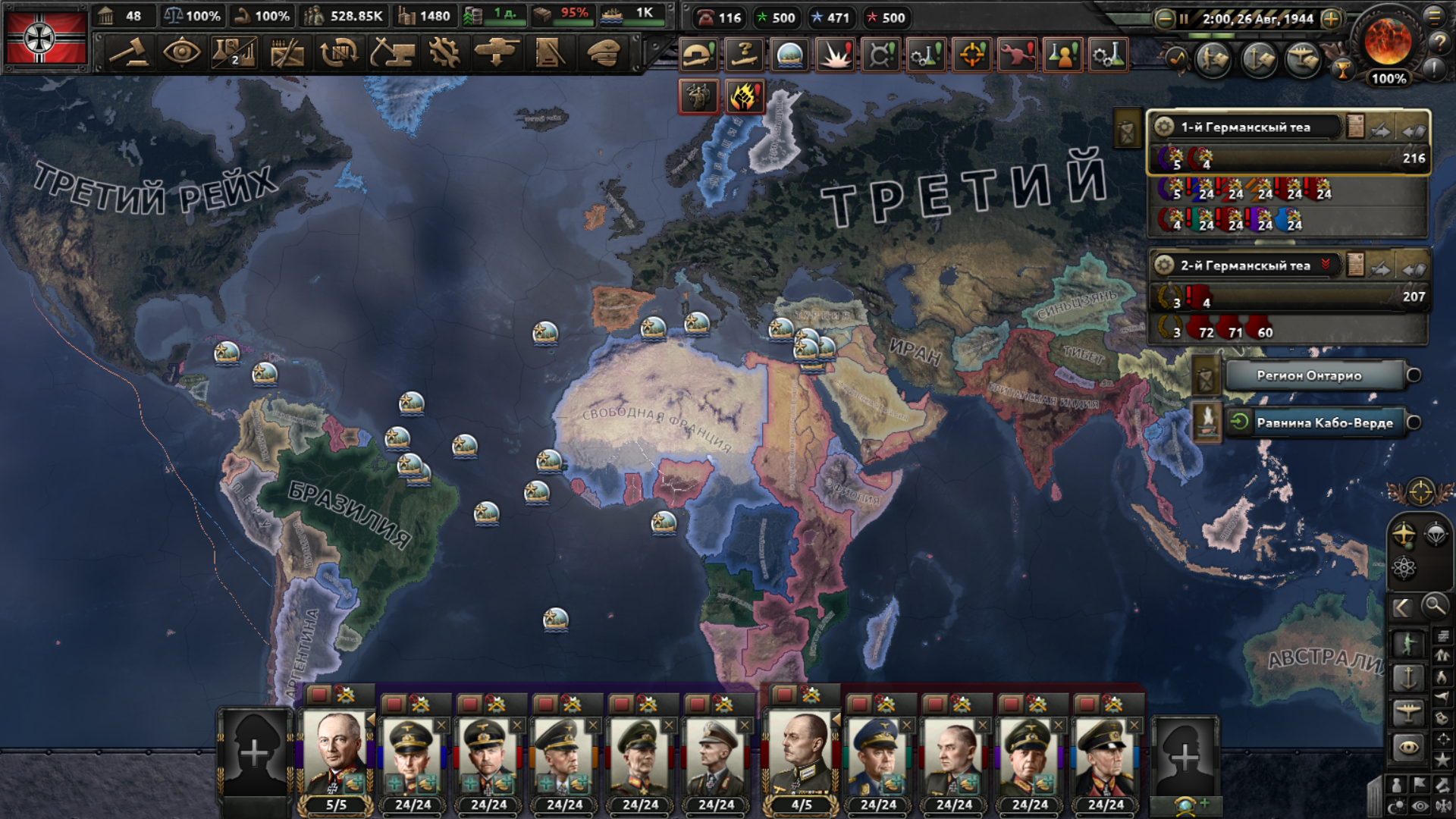Open the magnifying glass search tool
The width and height of the screenshot is (1456, 819).
(1434, 606)
